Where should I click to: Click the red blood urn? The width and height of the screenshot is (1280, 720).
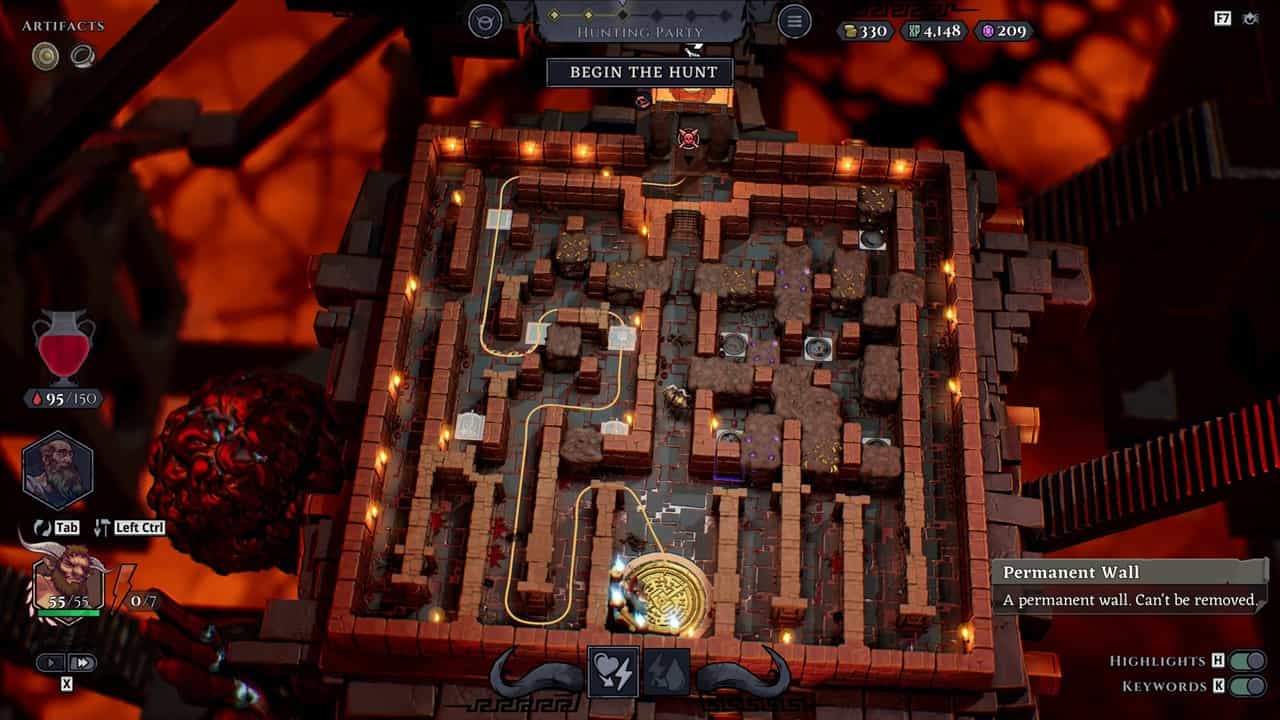point(64,347)
